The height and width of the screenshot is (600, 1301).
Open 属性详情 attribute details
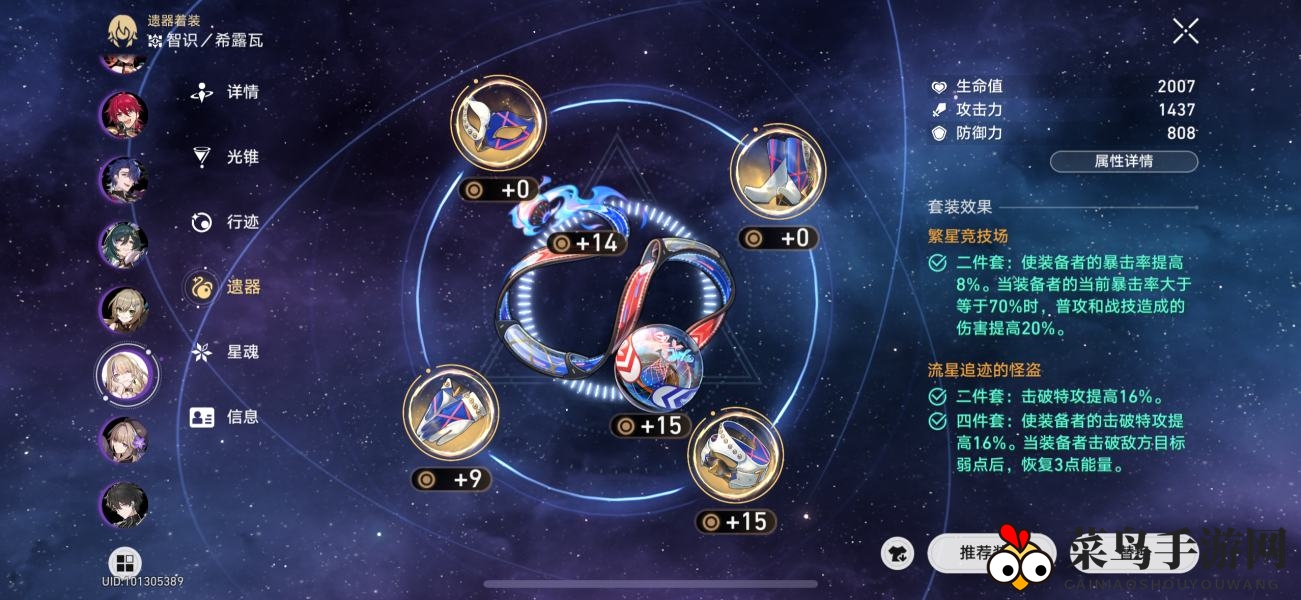tap(1123, 161)
